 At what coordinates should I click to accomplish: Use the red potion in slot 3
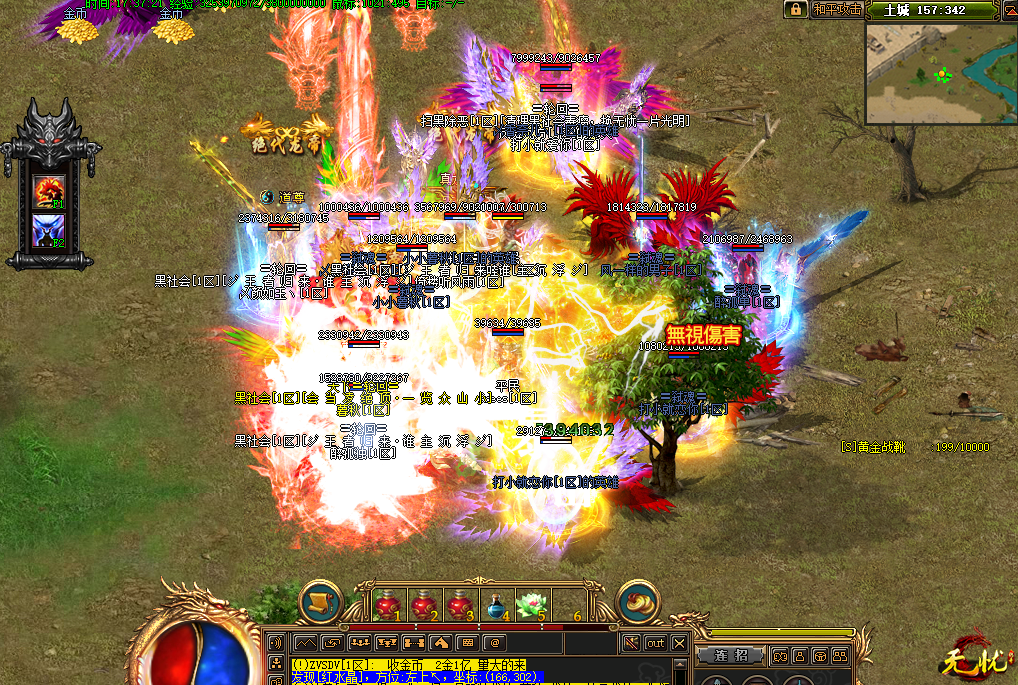click(x=458, y=605)
